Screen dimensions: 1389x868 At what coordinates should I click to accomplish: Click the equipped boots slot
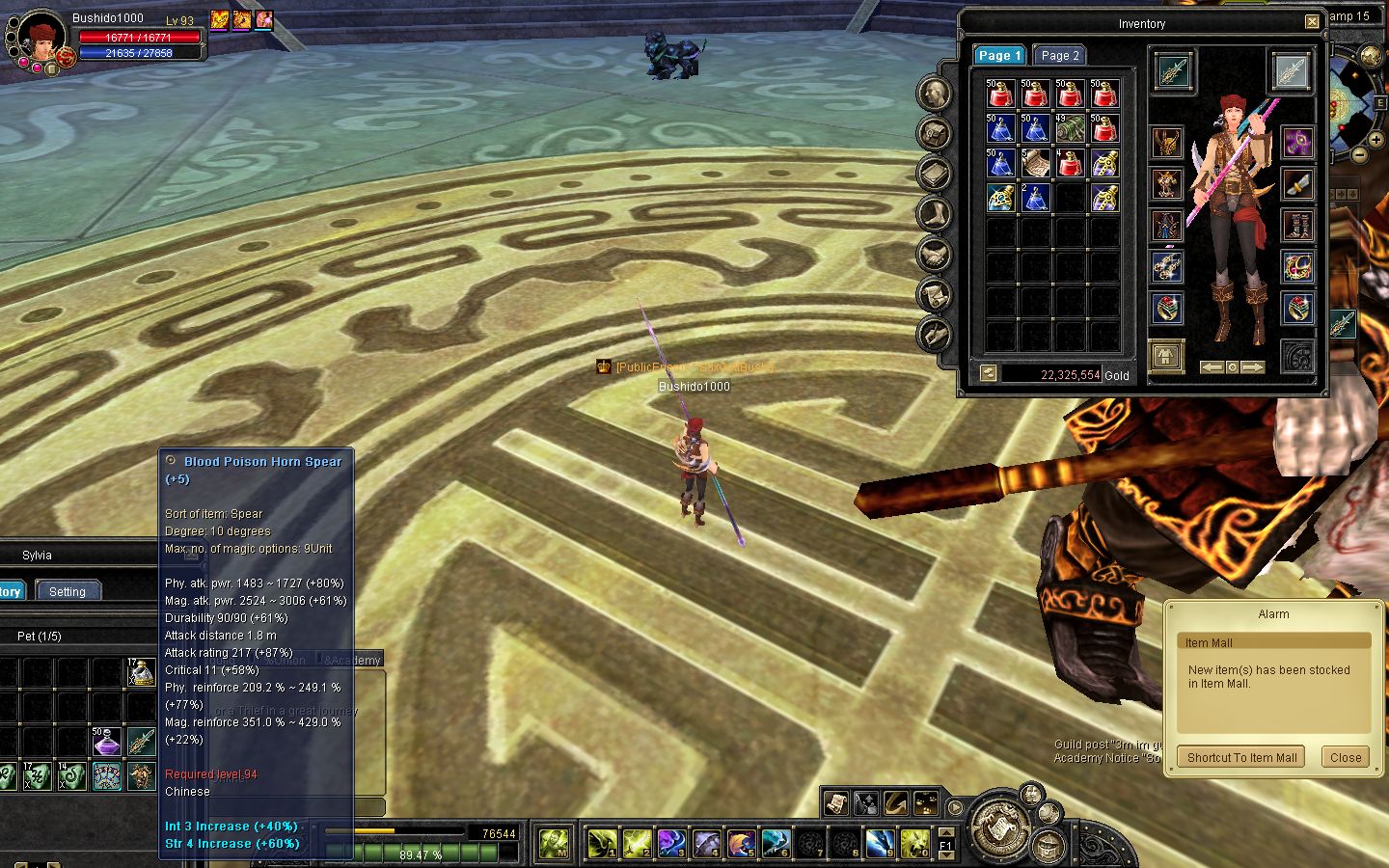click(1297, 226)
